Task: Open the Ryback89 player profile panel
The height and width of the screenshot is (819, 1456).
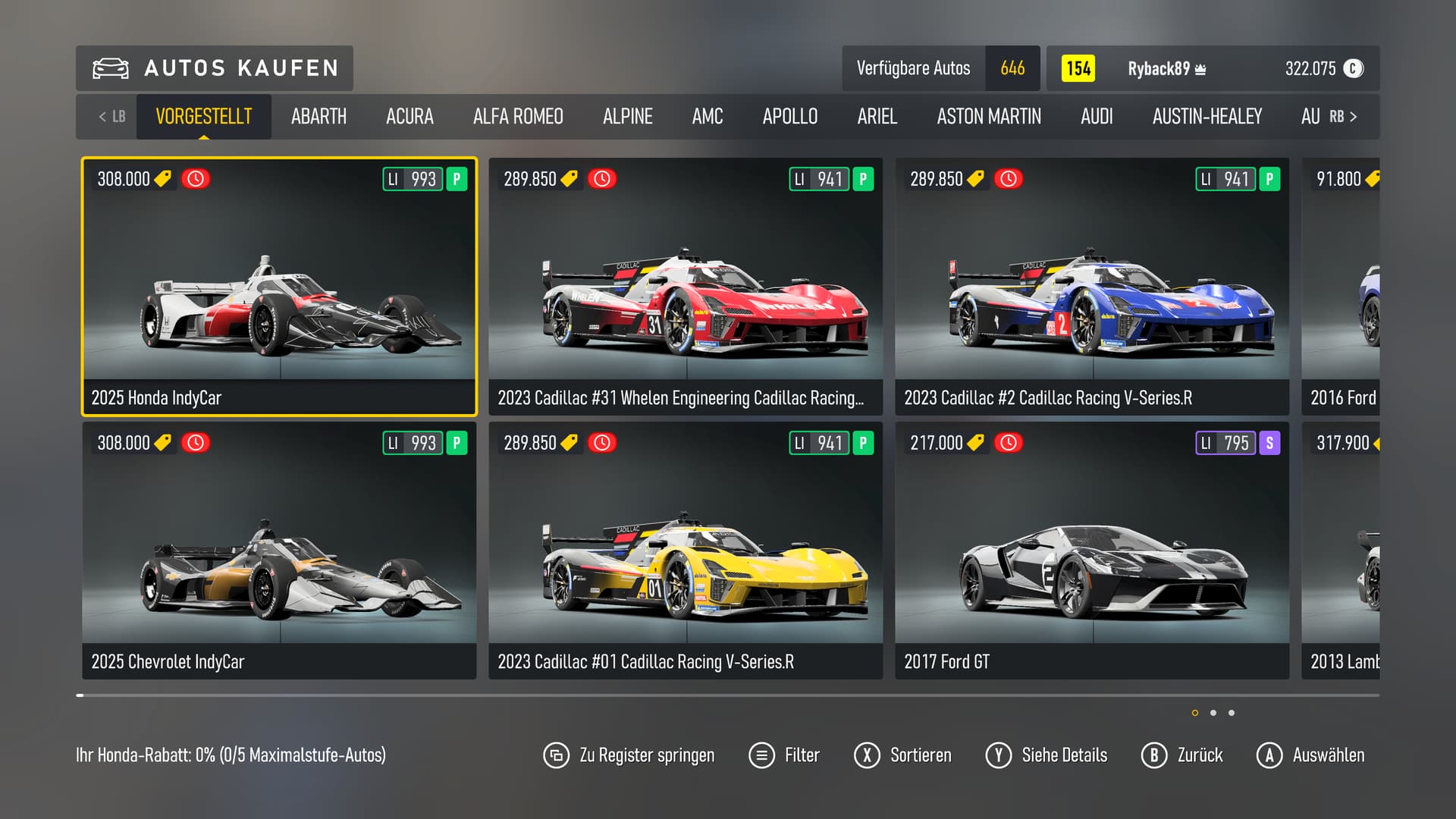Action: [1212, 69]
